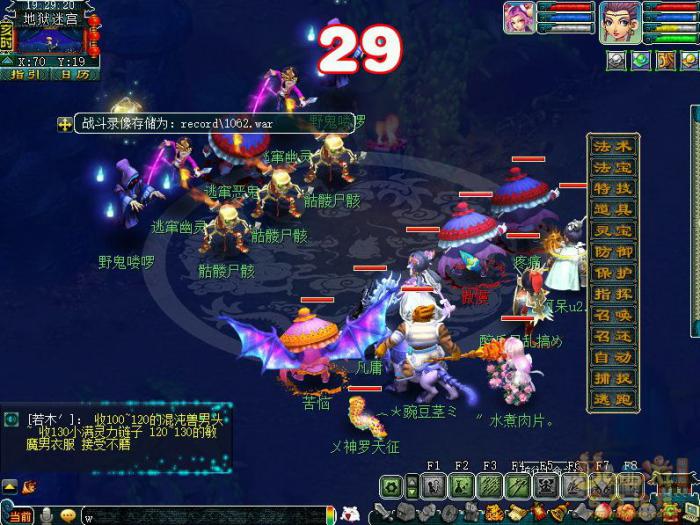The height and width of the screenshot is (525, 700).
Task: Choose the 法术 (Spell) battle command
Action: point(613,146)
